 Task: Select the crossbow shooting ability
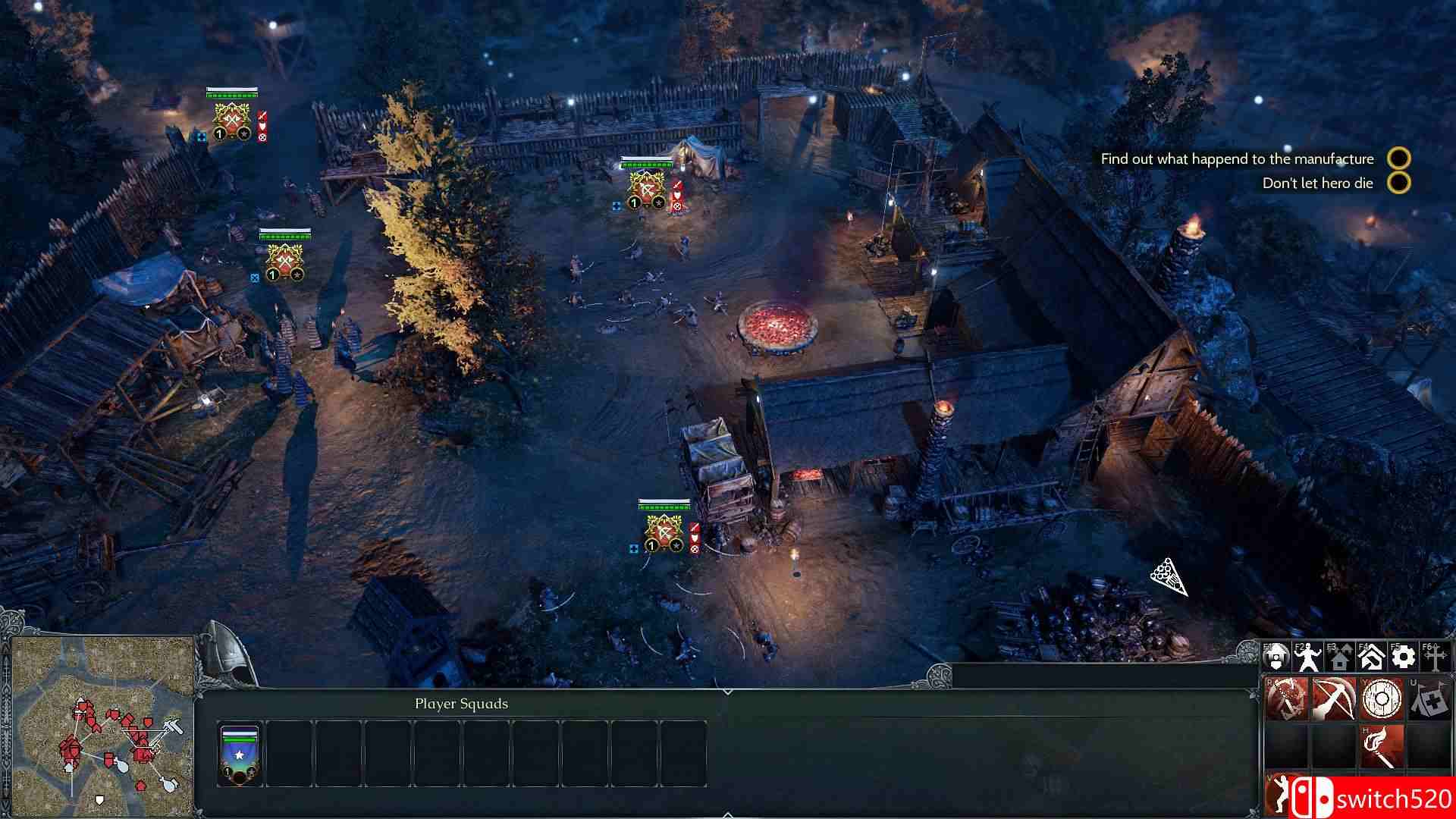click(1334, 698)
